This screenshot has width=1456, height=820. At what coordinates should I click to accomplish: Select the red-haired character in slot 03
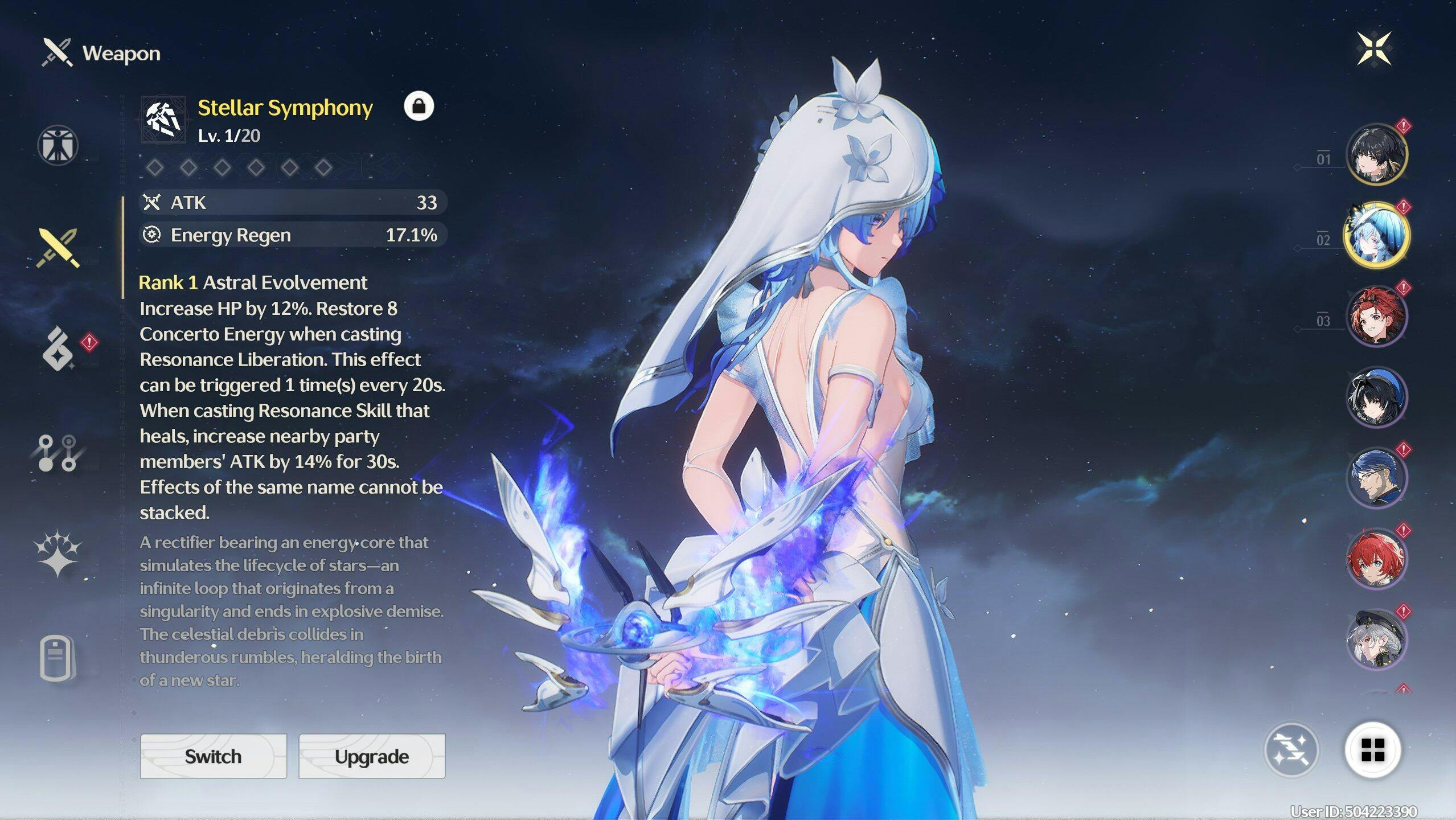(x=1376, y=316)
